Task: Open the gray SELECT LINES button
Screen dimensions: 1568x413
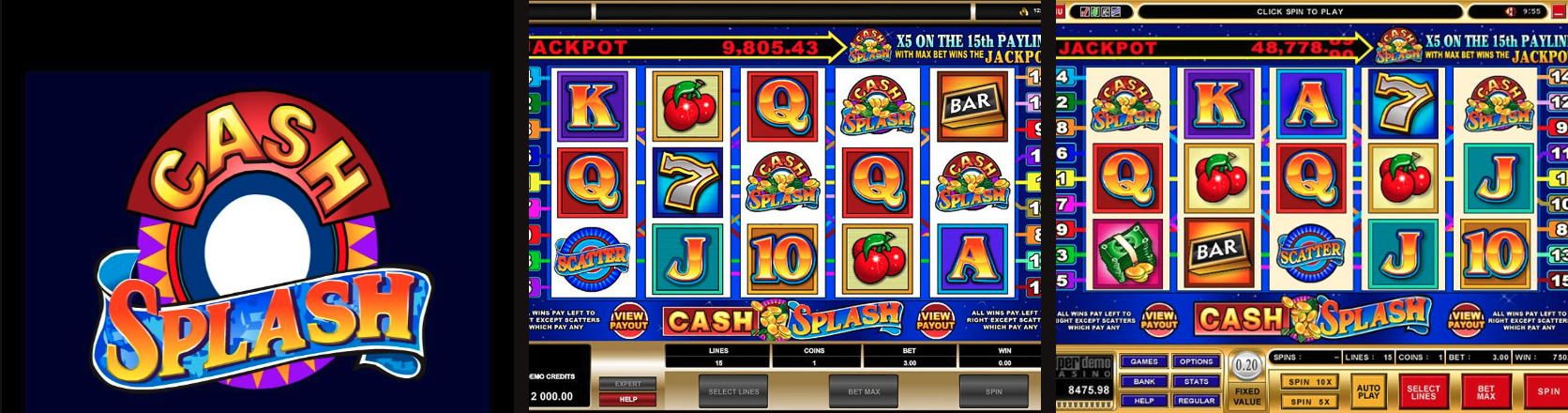Action: pyautogui.click(x=734, y=390)
